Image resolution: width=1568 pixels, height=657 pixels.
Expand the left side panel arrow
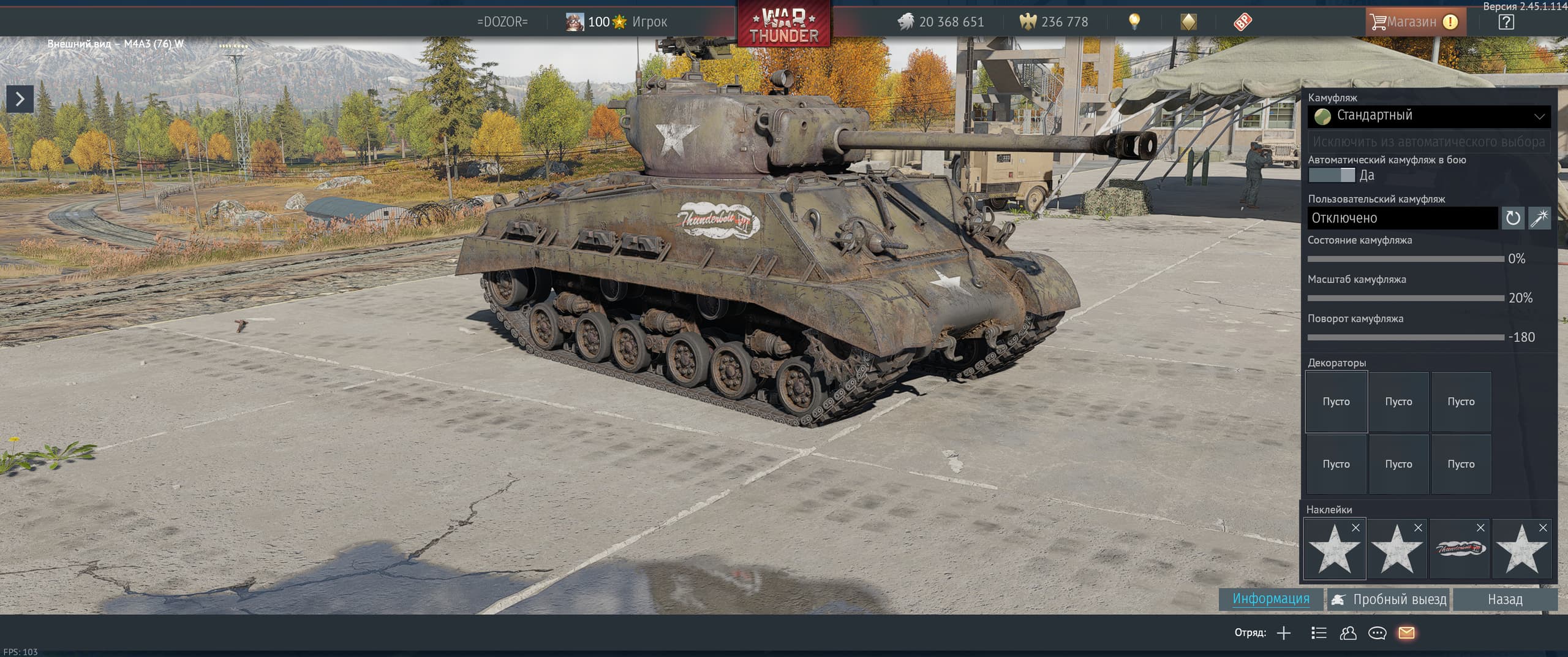20,99
